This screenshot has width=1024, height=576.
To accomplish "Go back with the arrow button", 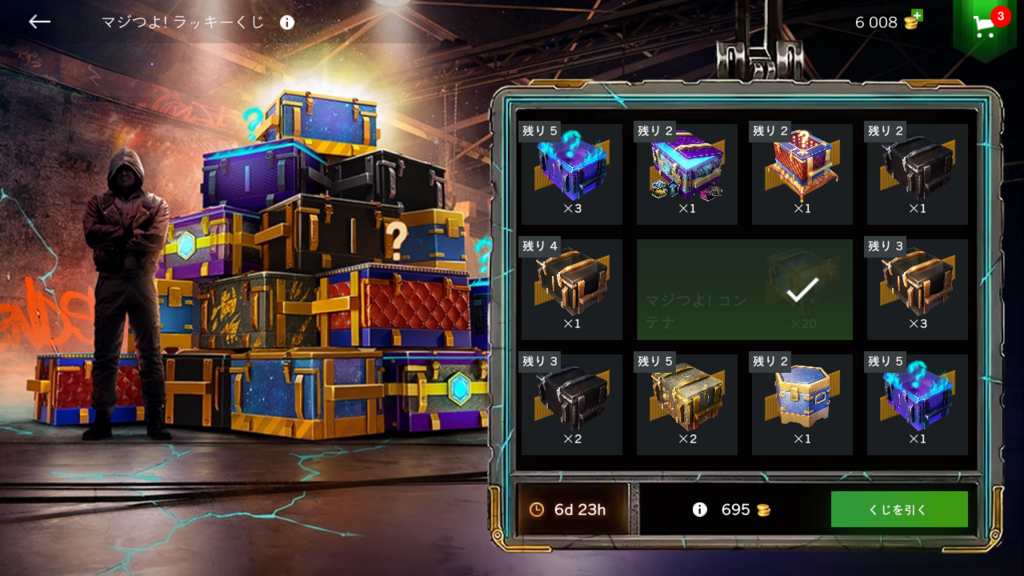I will click(x=39, y=22).
